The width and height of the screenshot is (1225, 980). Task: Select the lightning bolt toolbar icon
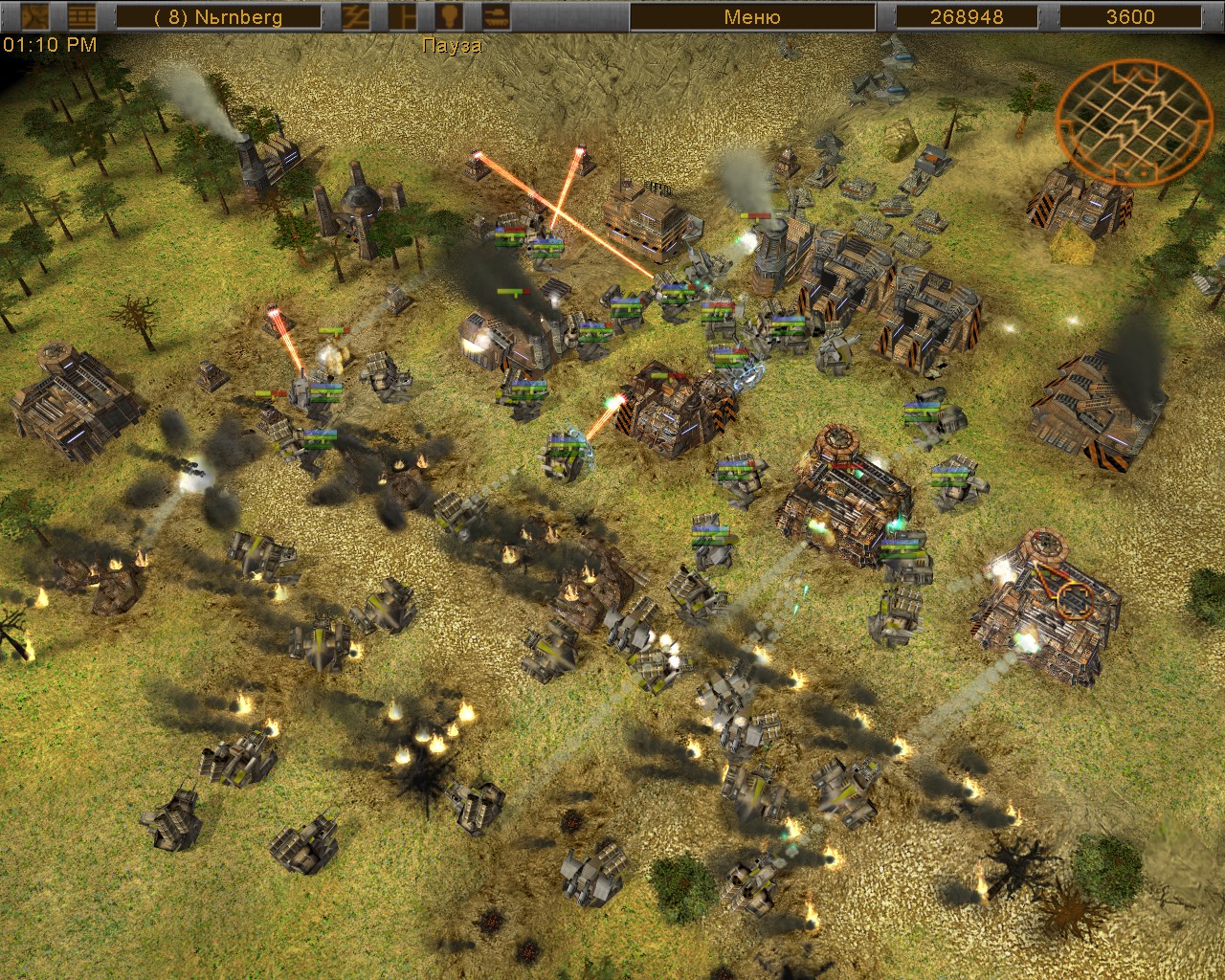tap(355, 16)
